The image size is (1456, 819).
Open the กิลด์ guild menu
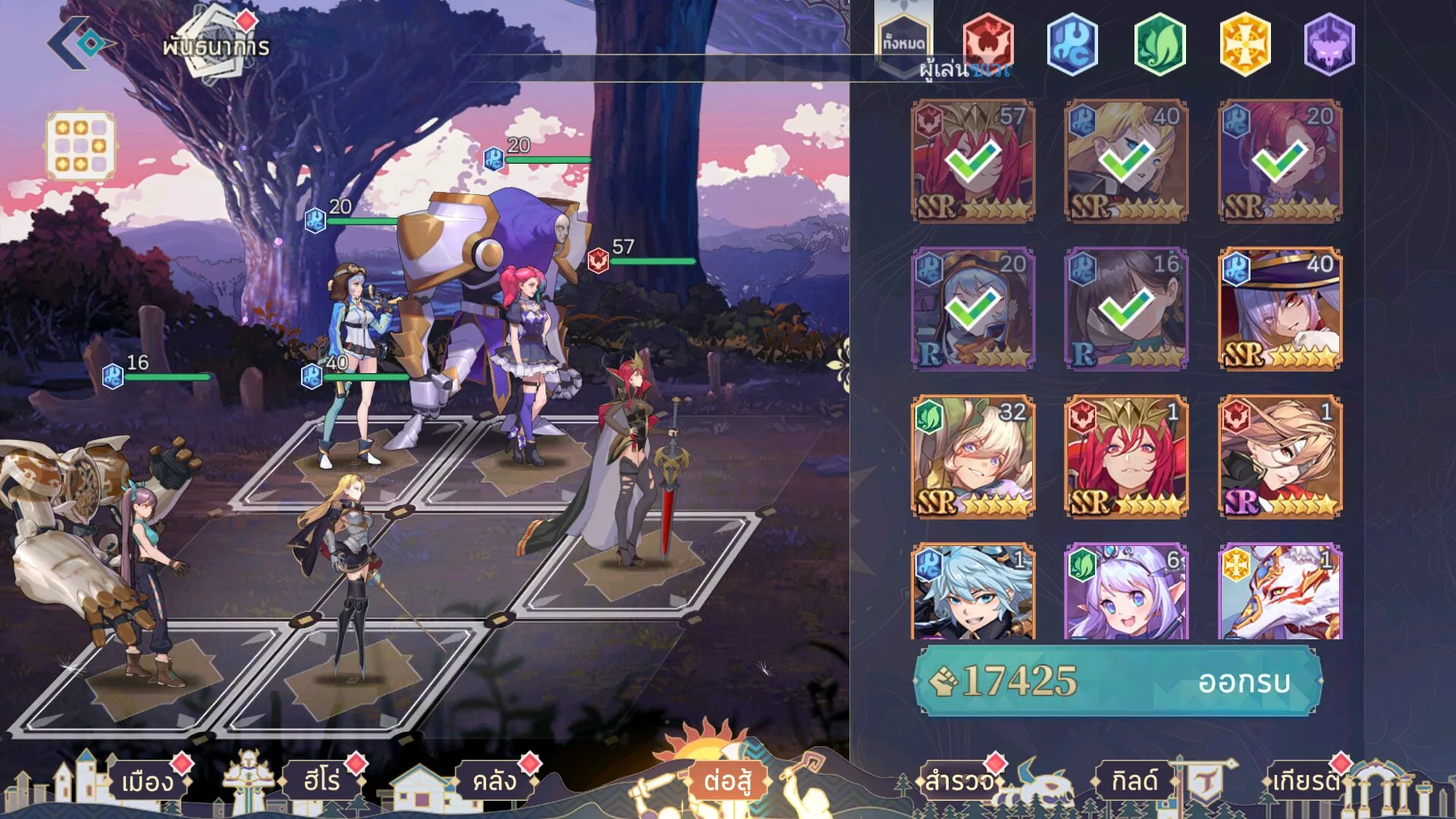(1134, 781)
